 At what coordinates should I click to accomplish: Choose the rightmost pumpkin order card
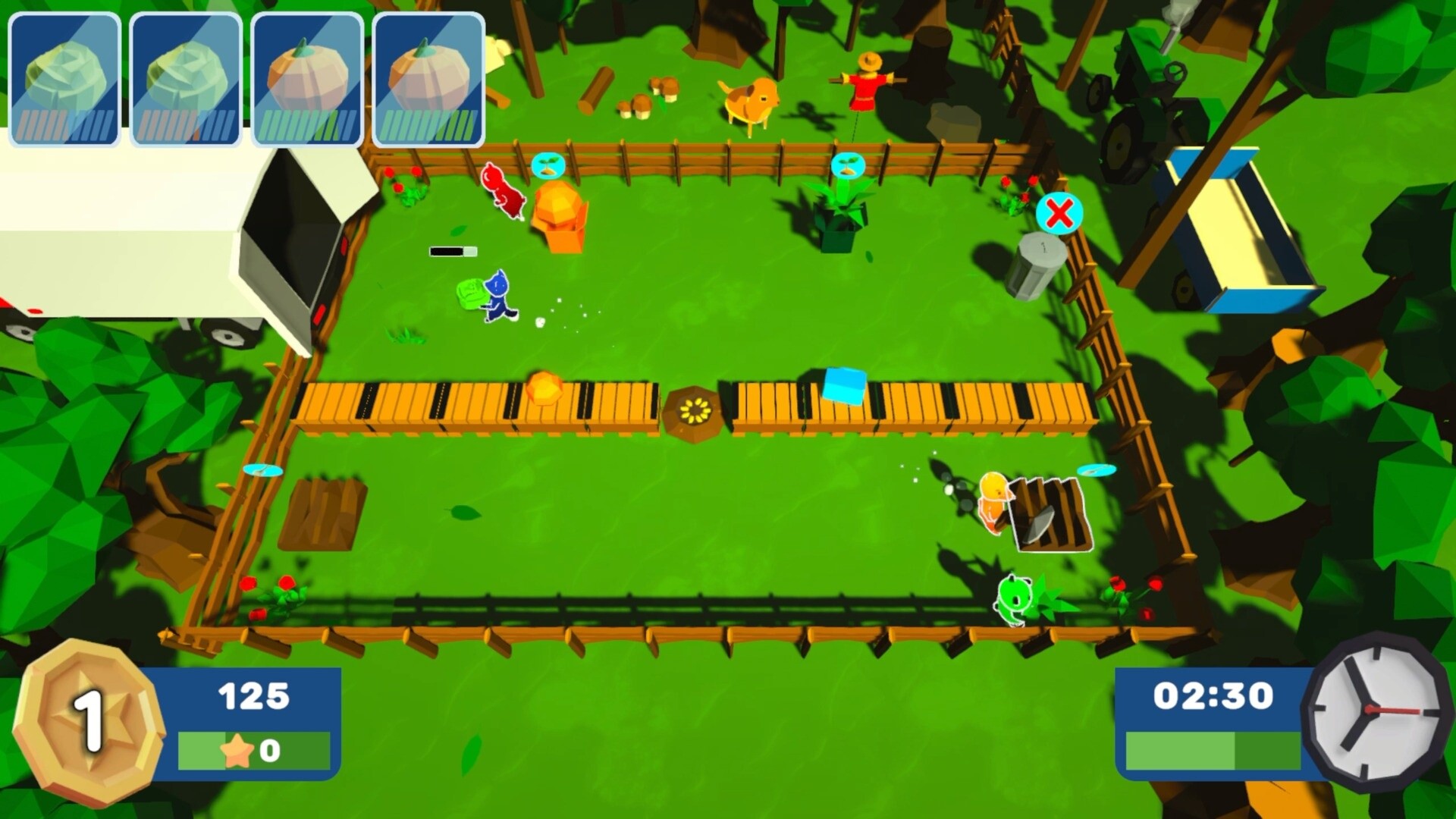pos(429,74)
